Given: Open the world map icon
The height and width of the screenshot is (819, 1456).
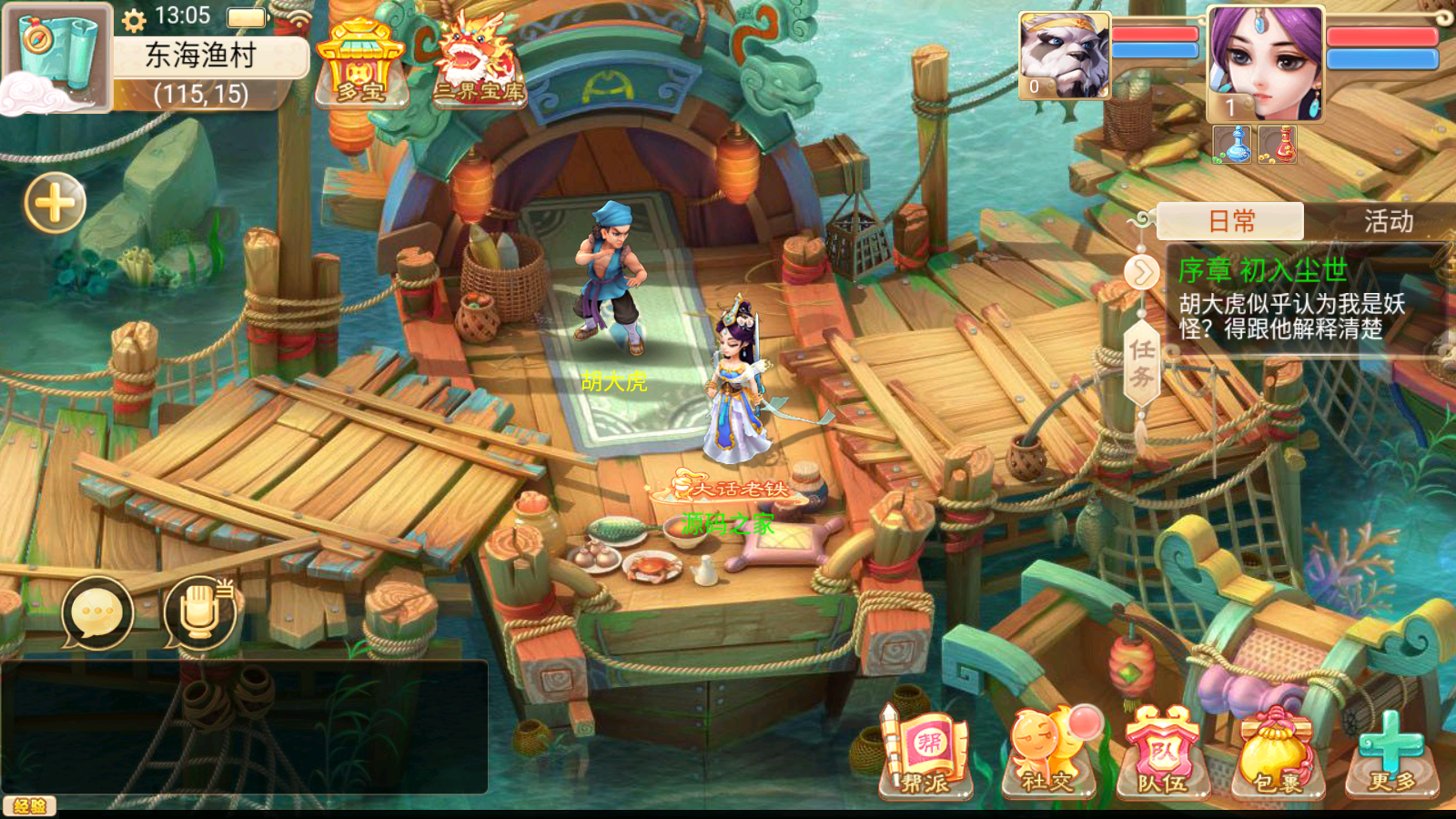Looking at the screenshot, I should [56, 56].
